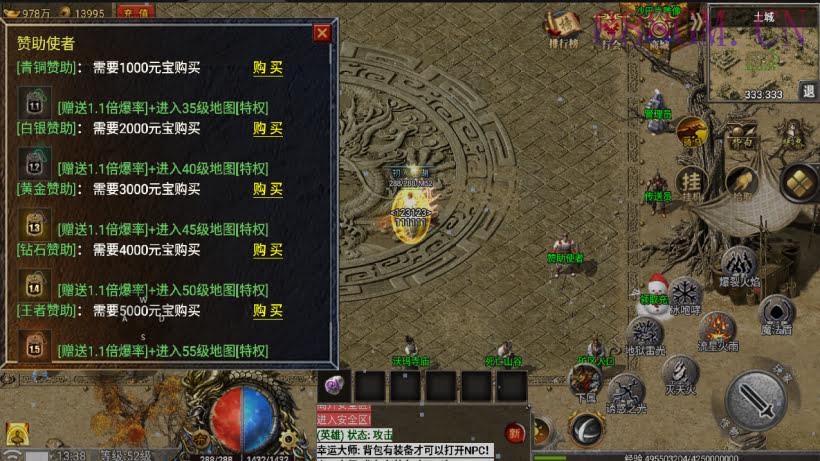This screenshot has width=820, height=461.
Task: Cast the 爆裂火焰 skill
Action: (x=739, y=266)
